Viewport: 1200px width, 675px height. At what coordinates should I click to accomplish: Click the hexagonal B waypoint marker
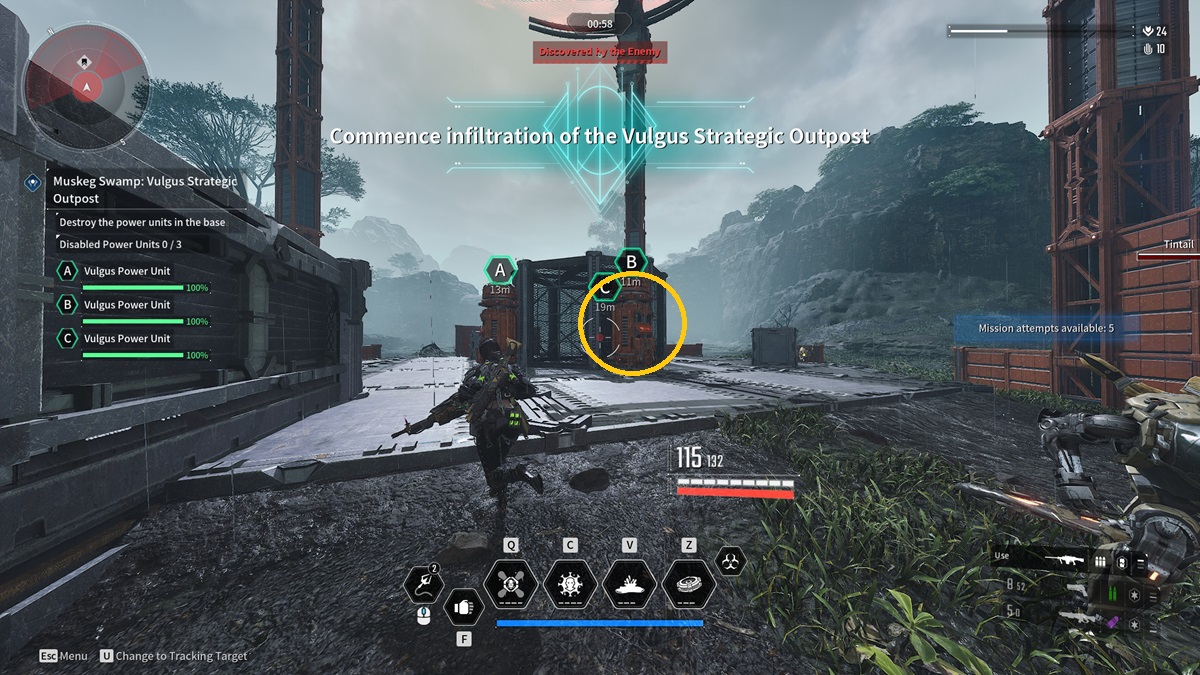[631, 263]
